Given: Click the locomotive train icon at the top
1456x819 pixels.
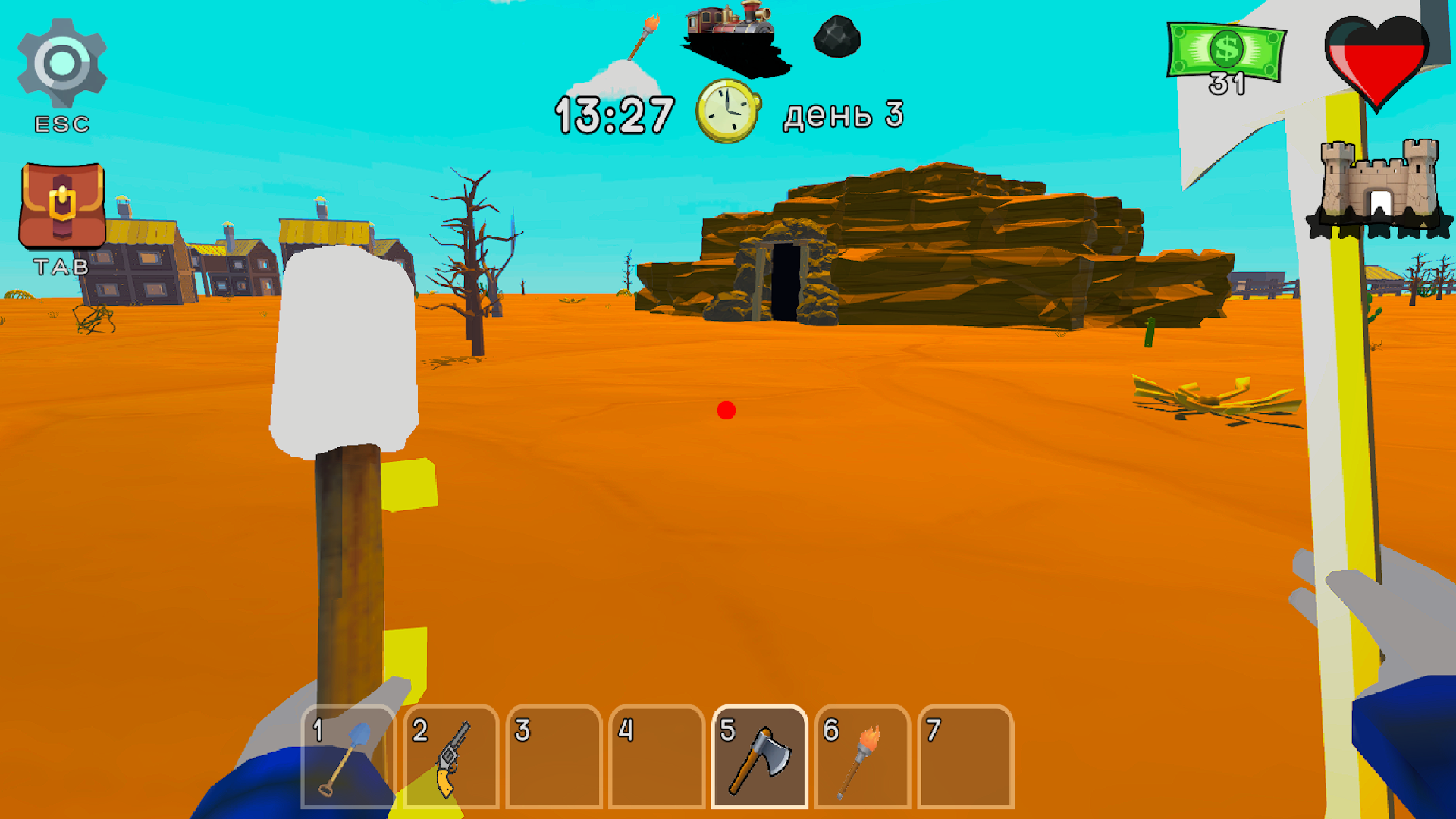Looking at the screenshot, I should tap(728, 30).
